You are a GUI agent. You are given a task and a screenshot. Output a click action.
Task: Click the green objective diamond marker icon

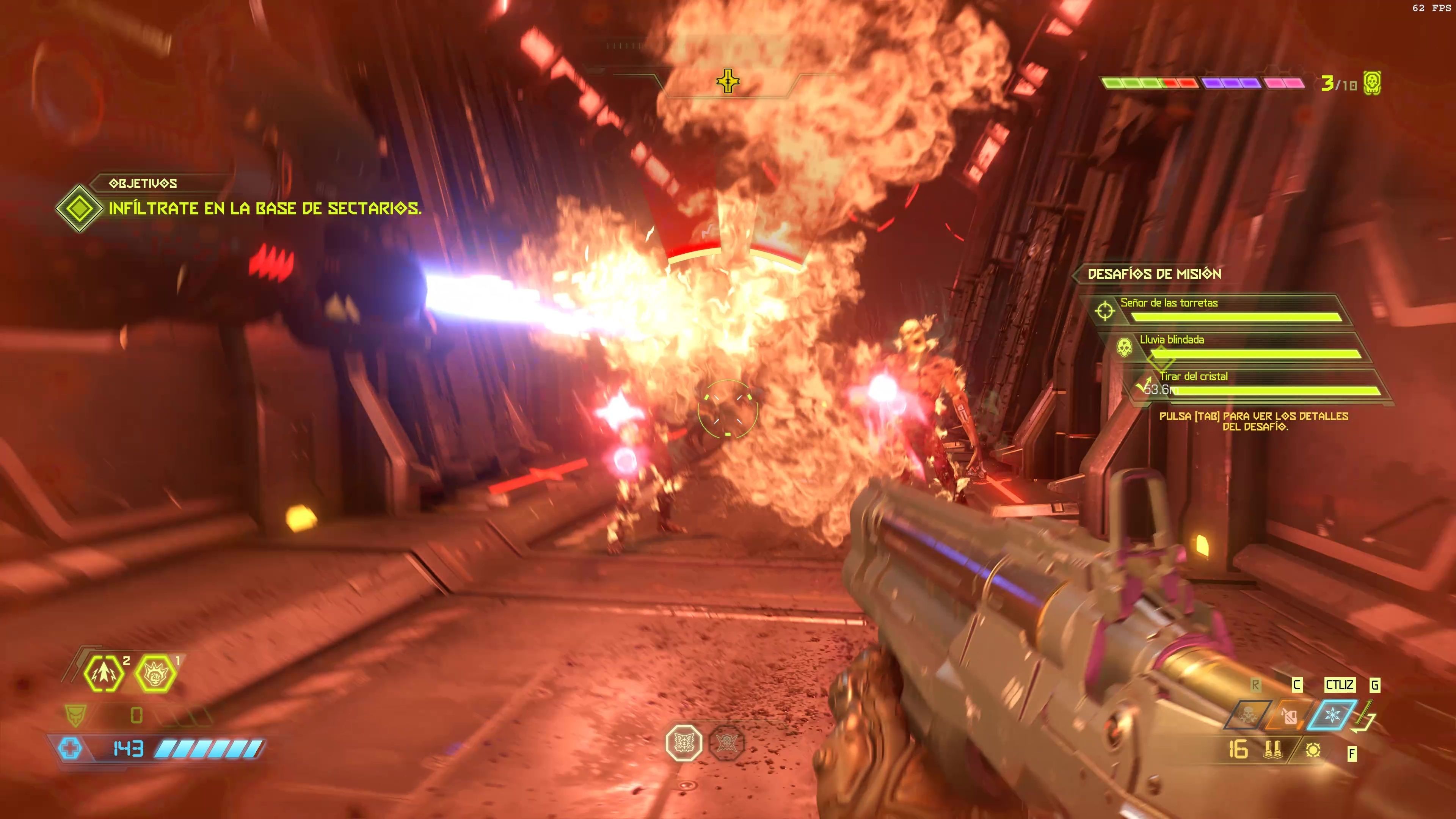coord(80,208)
